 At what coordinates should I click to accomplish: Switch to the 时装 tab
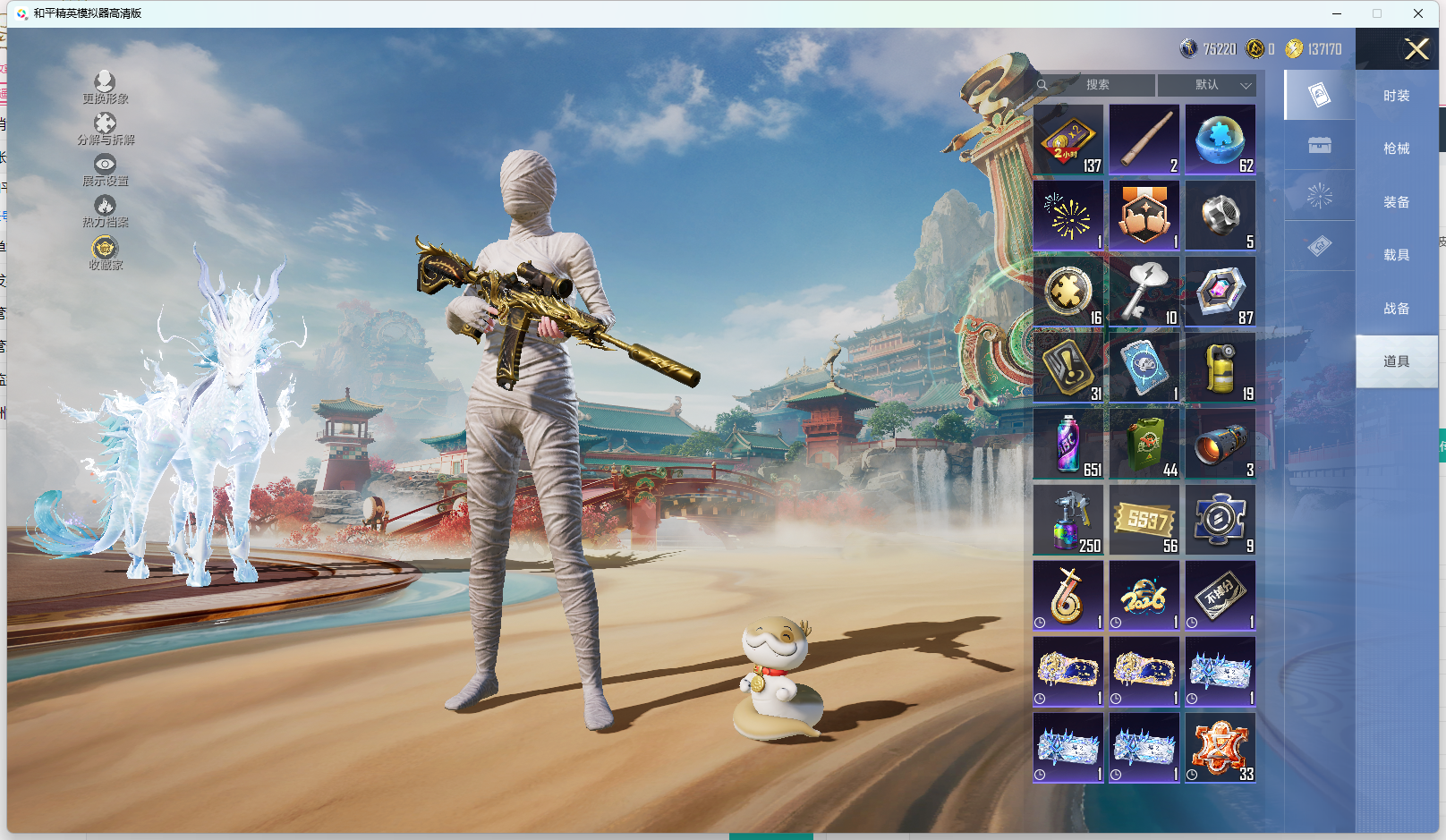(x=1396, y=96)
